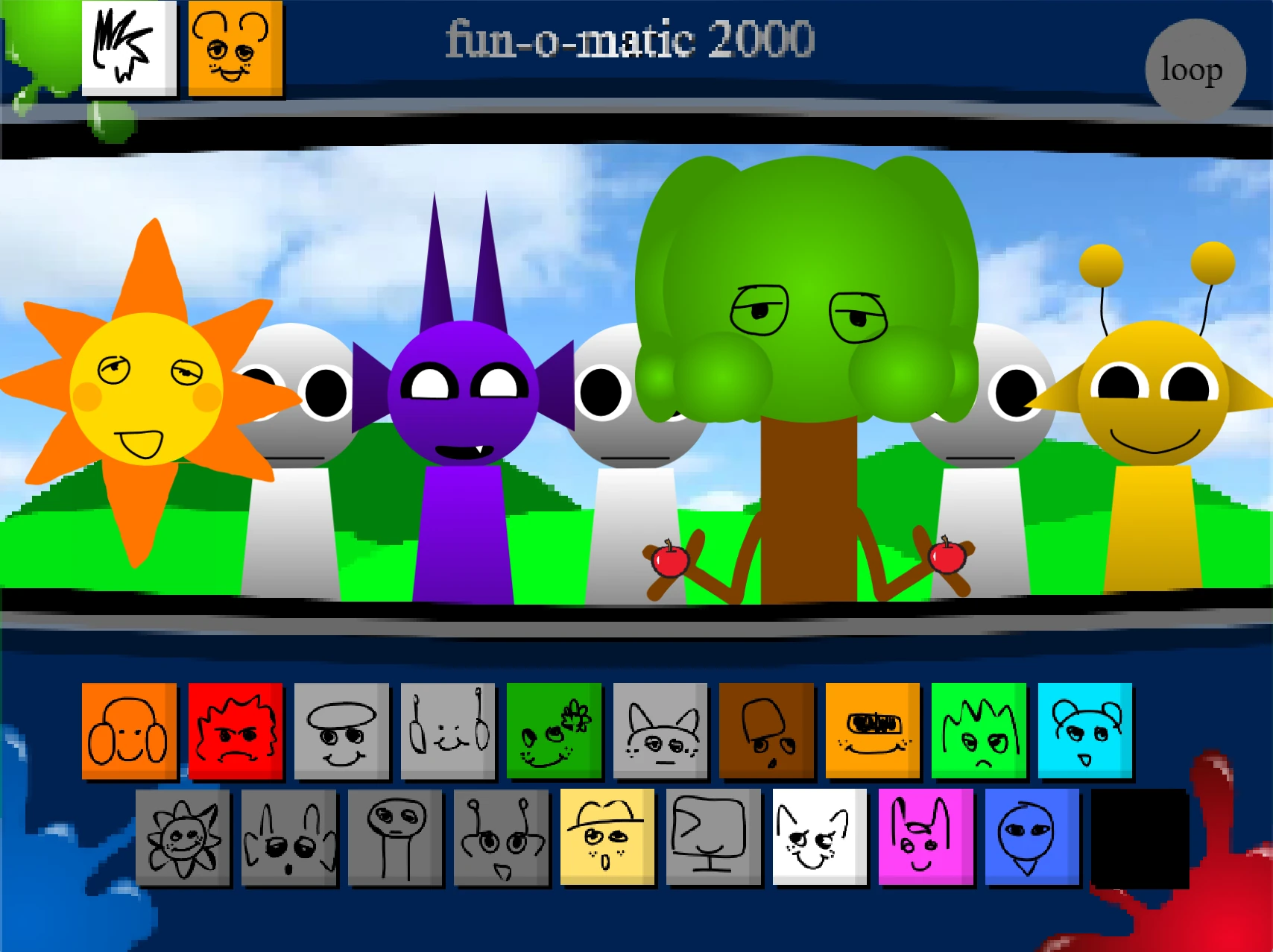Select the green alien with flower tile
Image resolution: width=1273 pixels, height=952 pixels.
[x=555, y=730]
